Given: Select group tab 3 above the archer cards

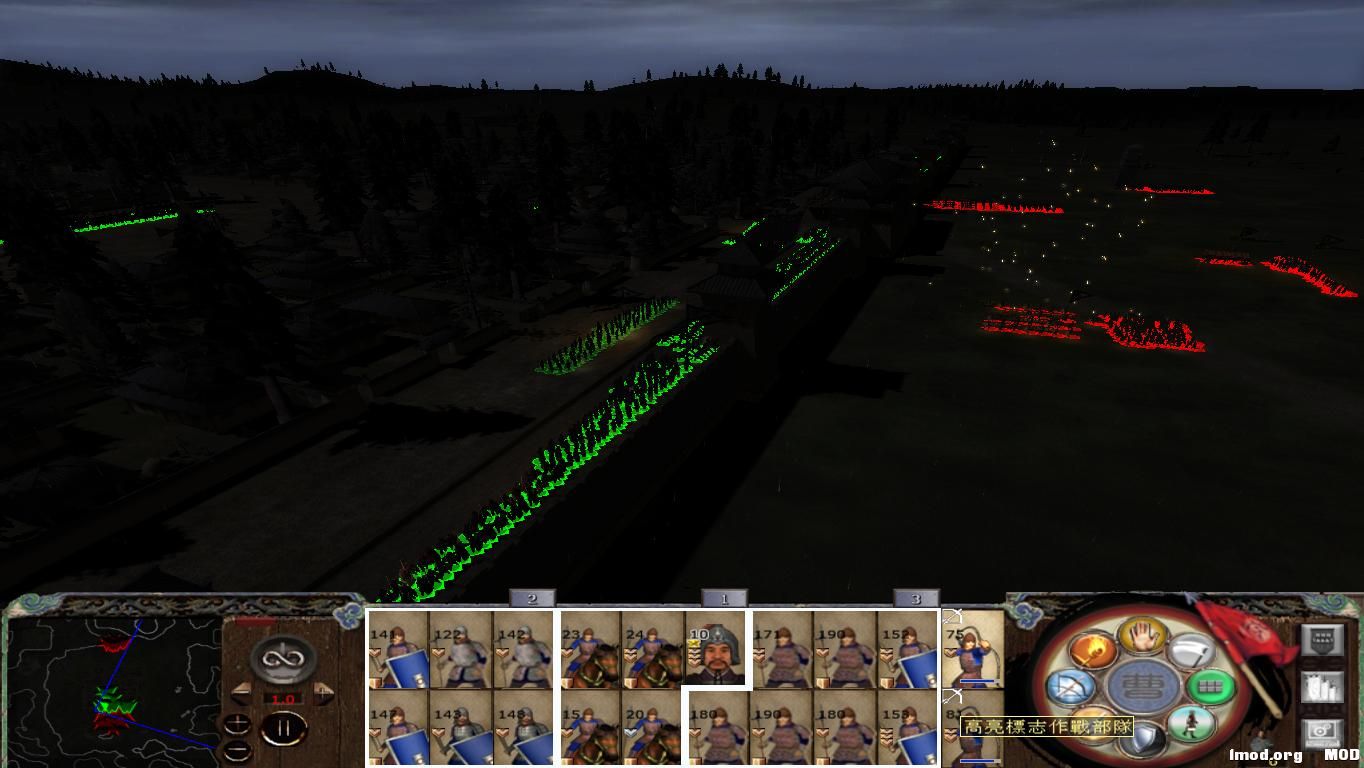Looking at the screenshot, I should coord(916,597).
